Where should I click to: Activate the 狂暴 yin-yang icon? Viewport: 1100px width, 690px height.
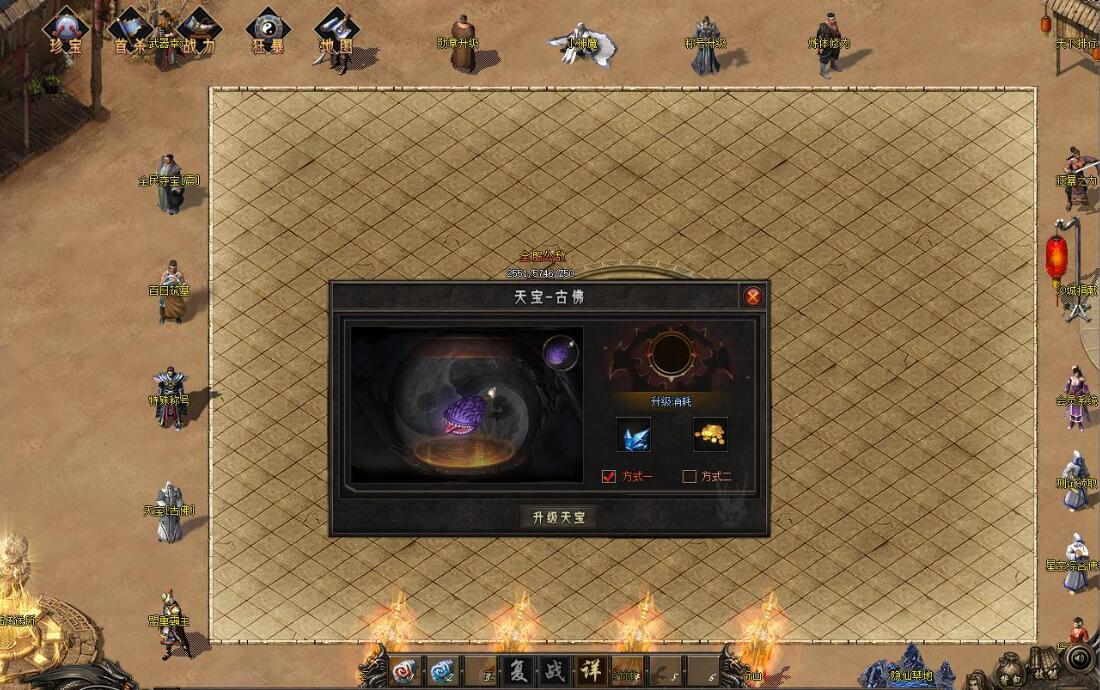pyautogui.click(x=267, y=30)
